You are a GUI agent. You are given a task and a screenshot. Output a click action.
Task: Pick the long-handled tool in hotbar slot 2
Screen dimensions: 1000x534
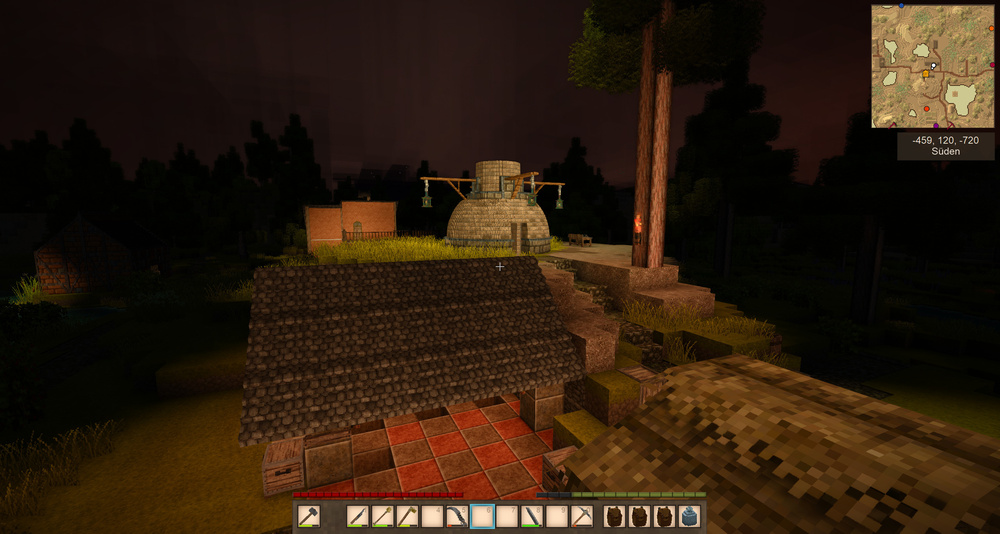click(x=383, y=516)
